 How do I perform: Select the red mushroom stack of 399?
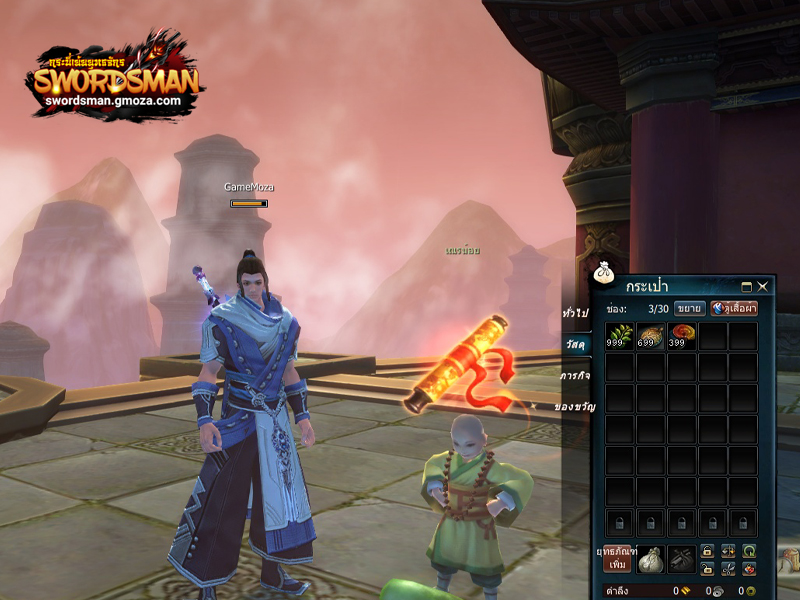click(x=682, y=336)
